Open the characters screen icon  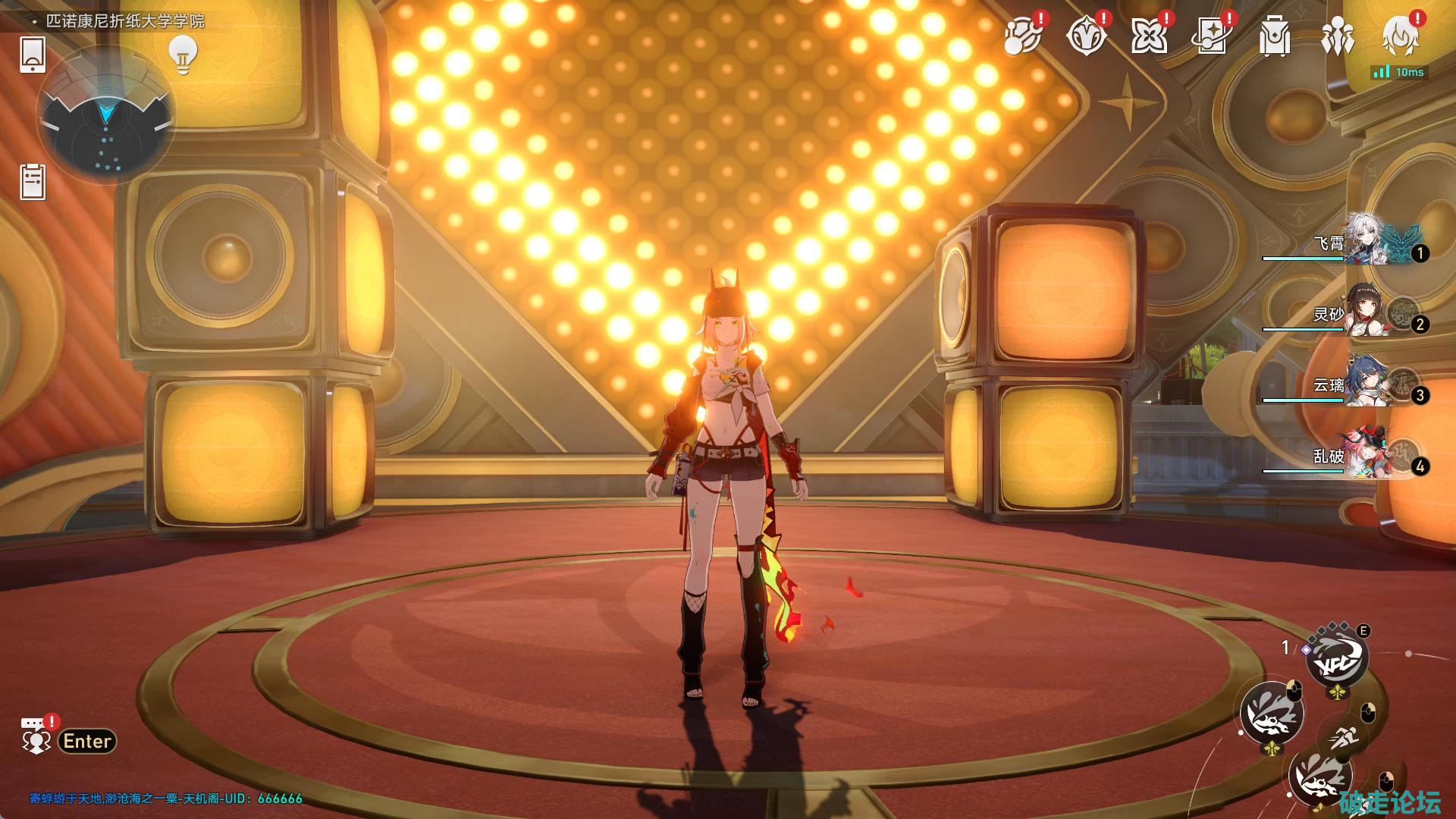click(1337, 36)
